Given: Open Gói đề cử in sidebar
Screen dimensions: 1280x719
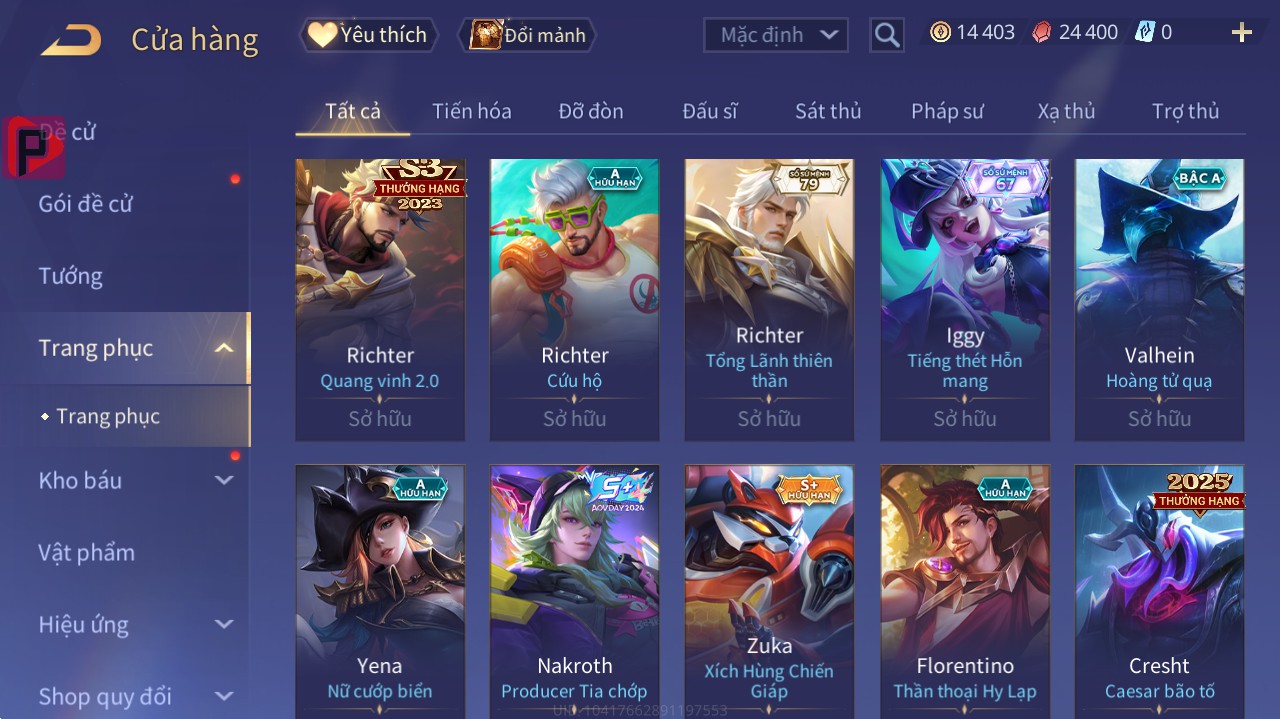Looking at the screenshot, I should point(86,204).
